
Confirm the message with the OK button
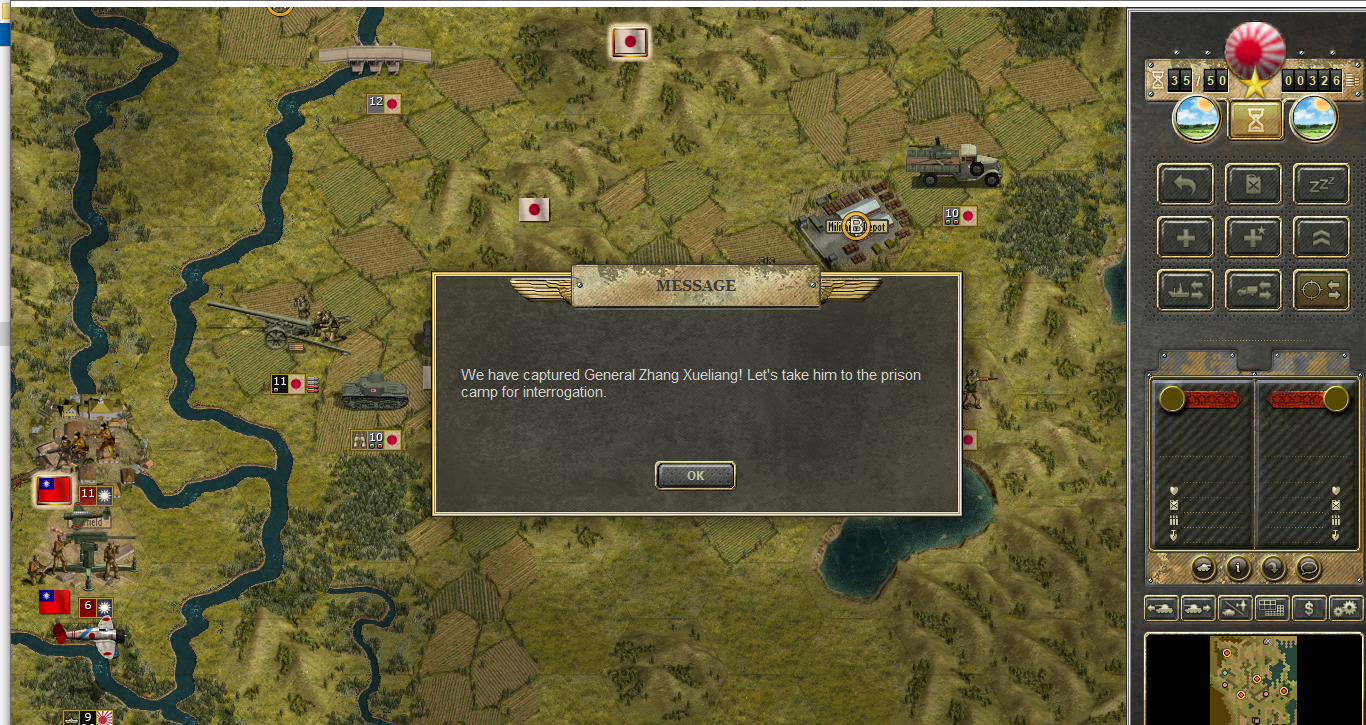tap(695, 476)
